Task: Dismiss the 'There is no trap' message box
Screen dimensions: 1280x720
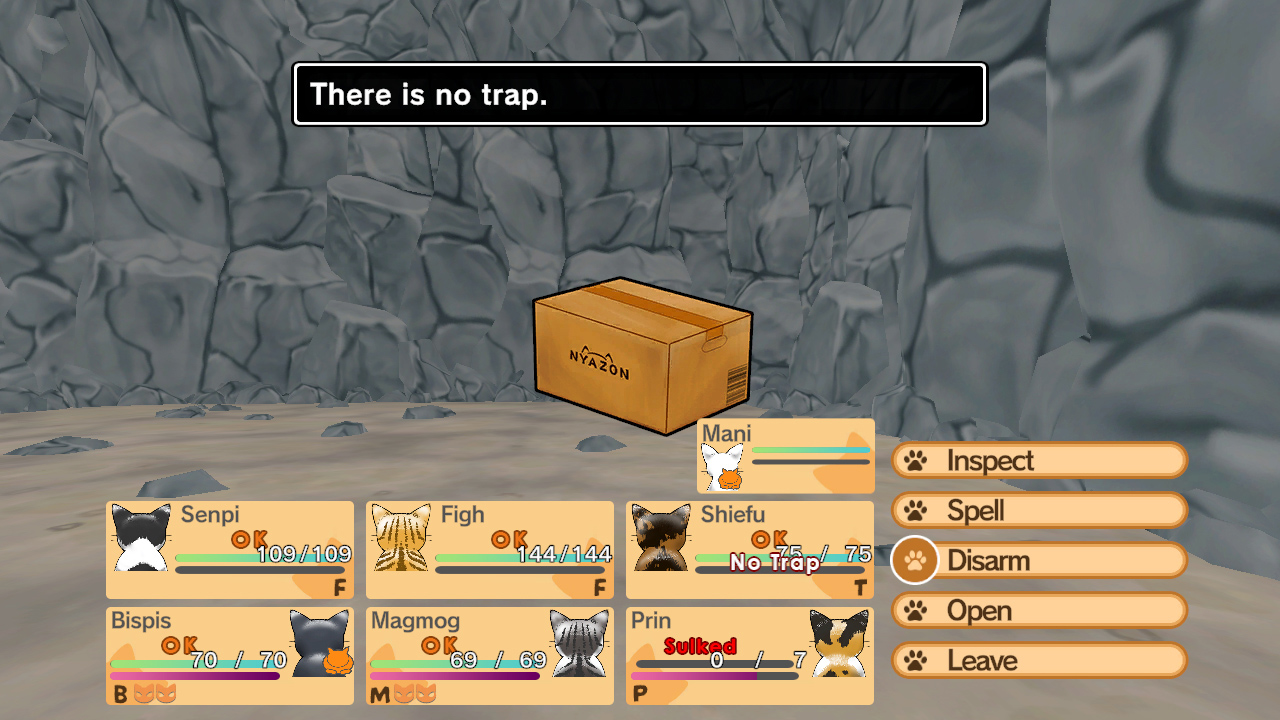Action: pos(640,95)
